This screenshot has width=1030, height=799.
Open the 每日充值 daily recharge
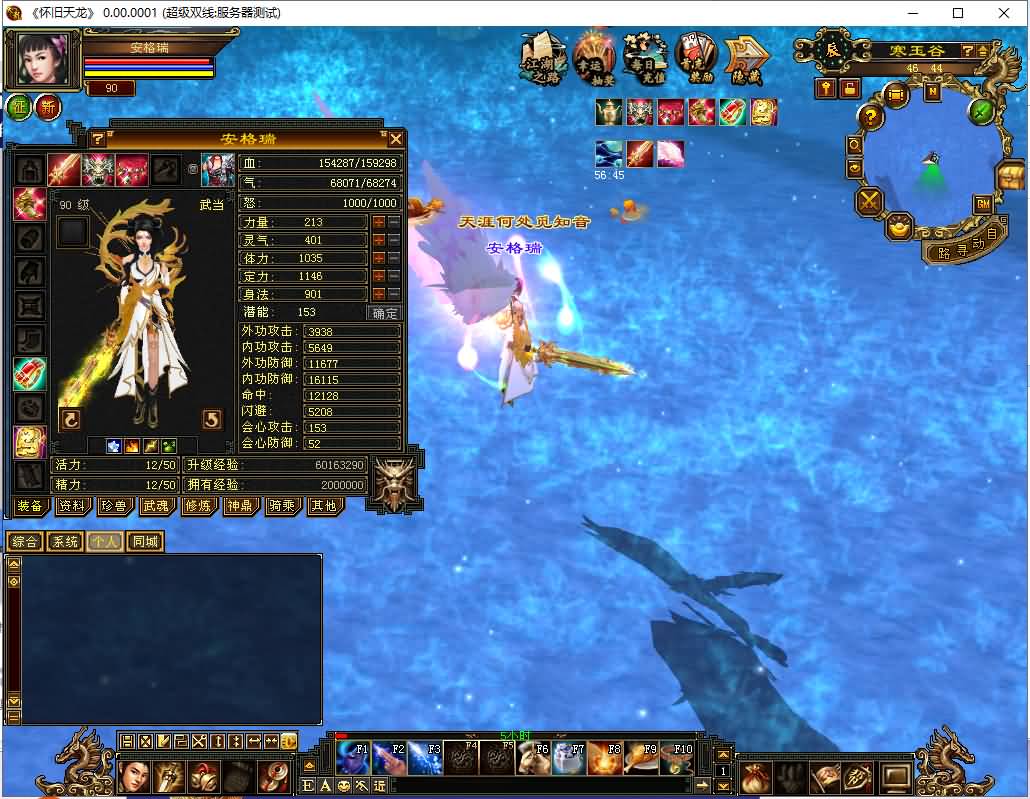click(645, 58)
